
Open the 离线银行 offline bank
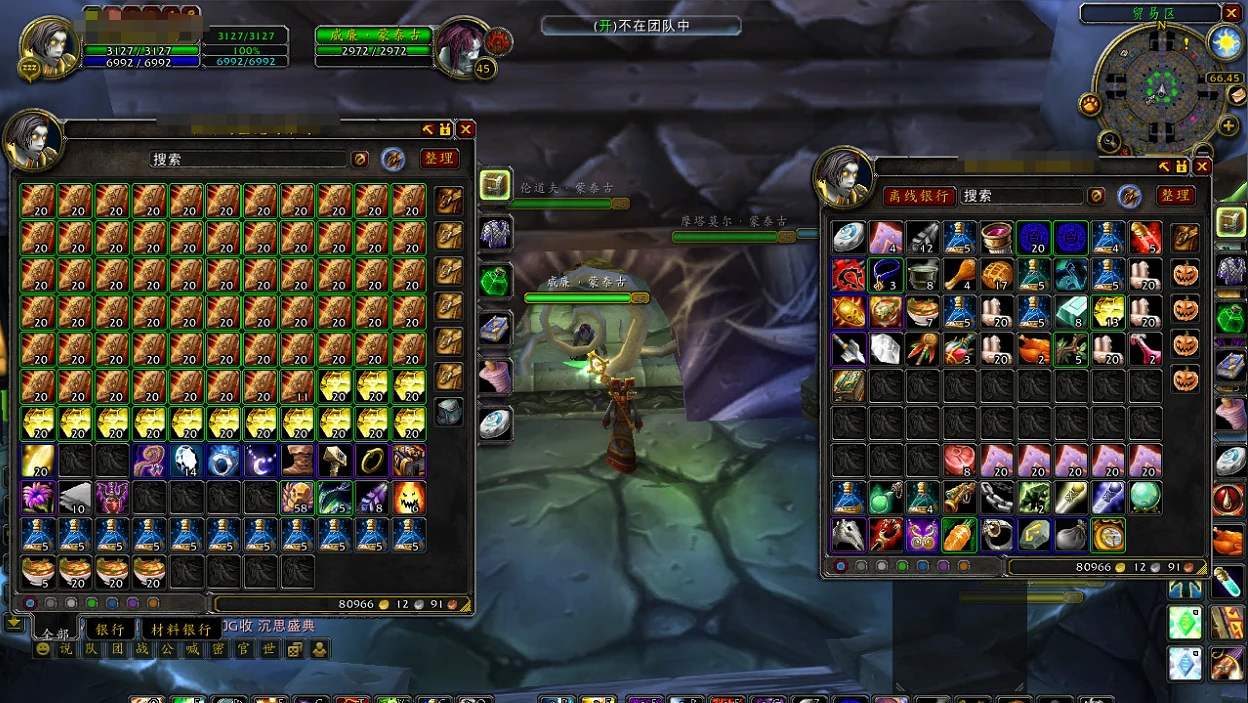click(918, 196)
